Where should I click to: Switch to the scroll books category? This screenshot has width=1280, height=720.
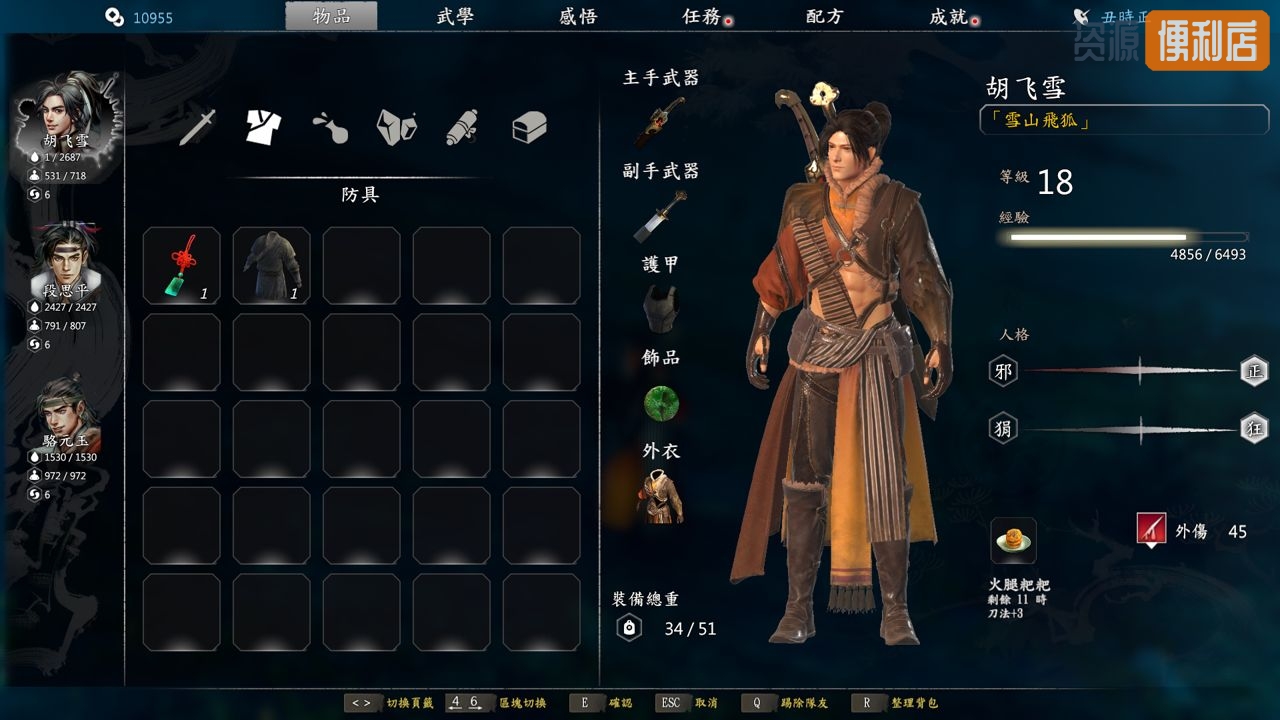[462, 127]
